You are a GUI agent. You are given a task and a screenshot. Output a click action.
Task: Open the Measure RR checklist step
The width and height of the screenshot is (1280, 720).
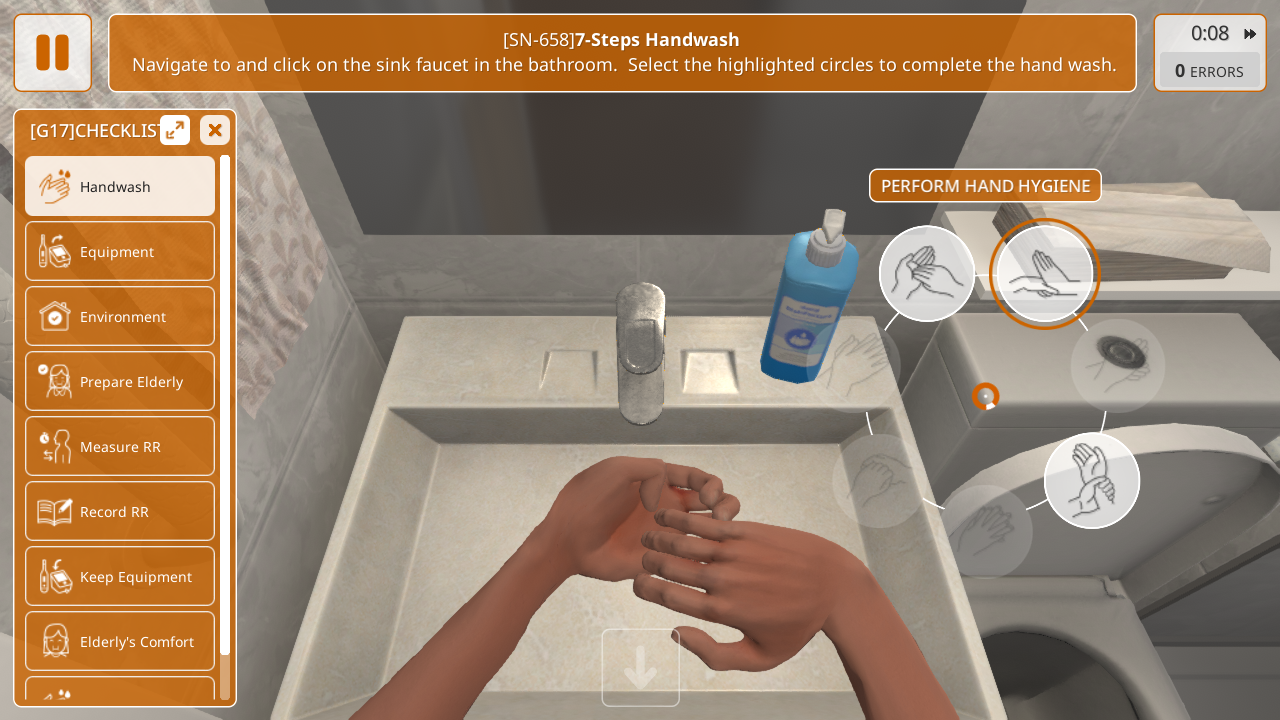click(x=120, y=446)
